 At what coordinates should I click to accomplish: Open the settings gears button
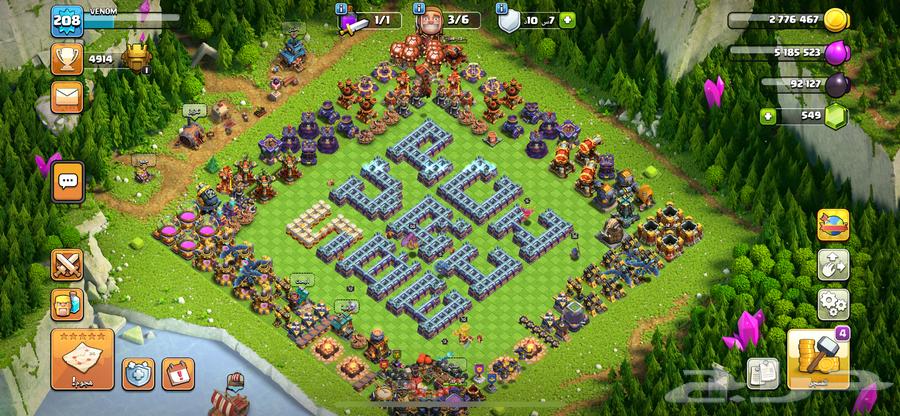point(833,302)
